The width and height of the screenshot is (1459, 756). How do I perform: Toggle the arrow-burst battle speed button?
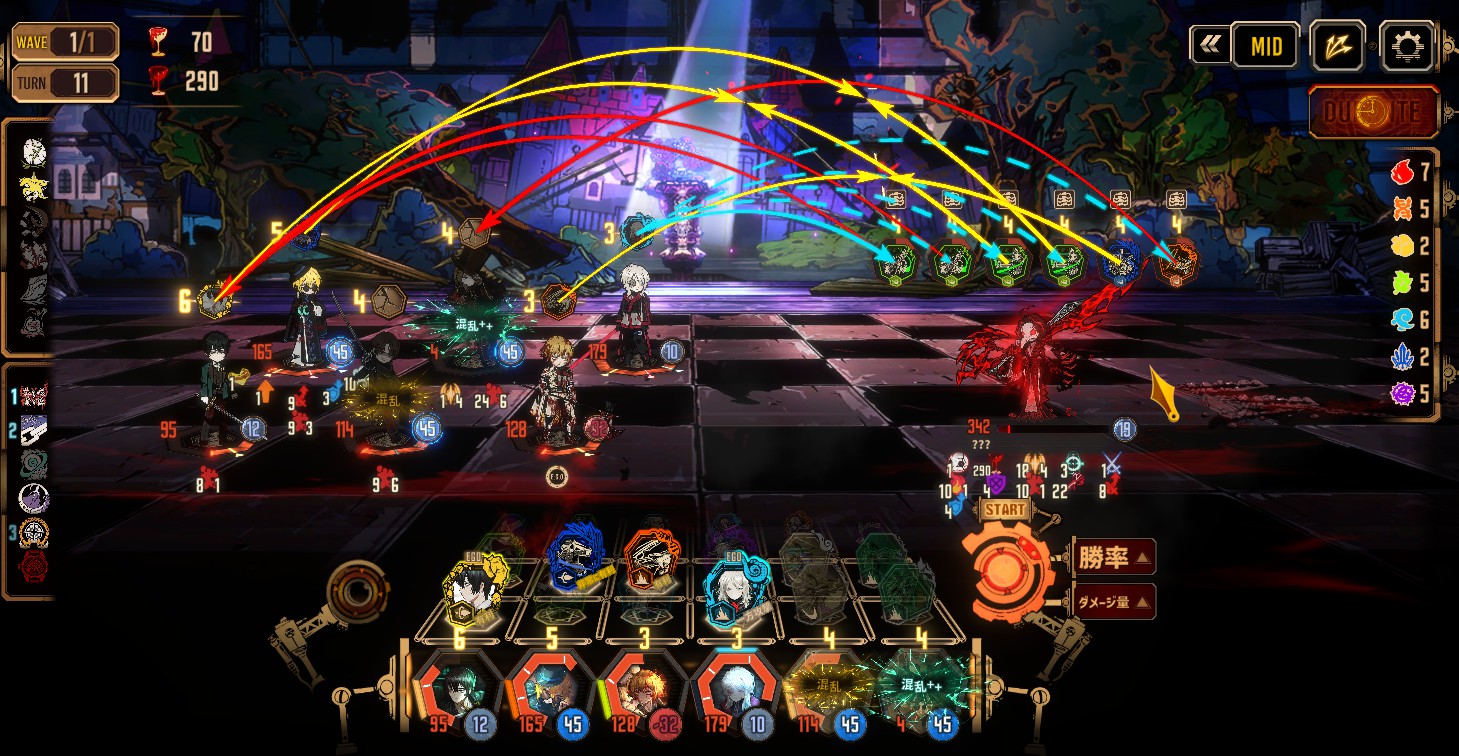click(1337, 46)
